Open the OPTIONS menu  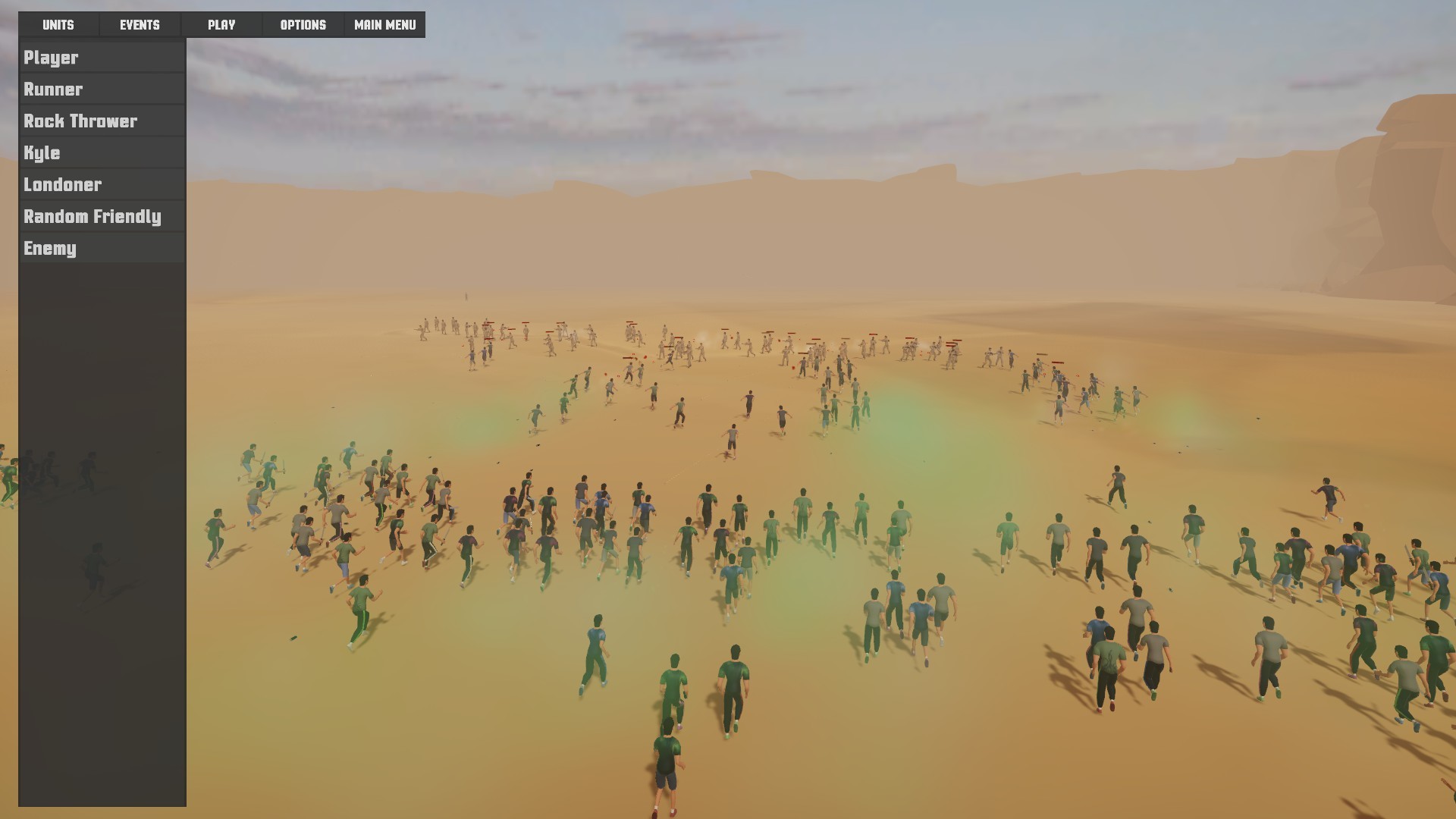[x=303, y=24]
